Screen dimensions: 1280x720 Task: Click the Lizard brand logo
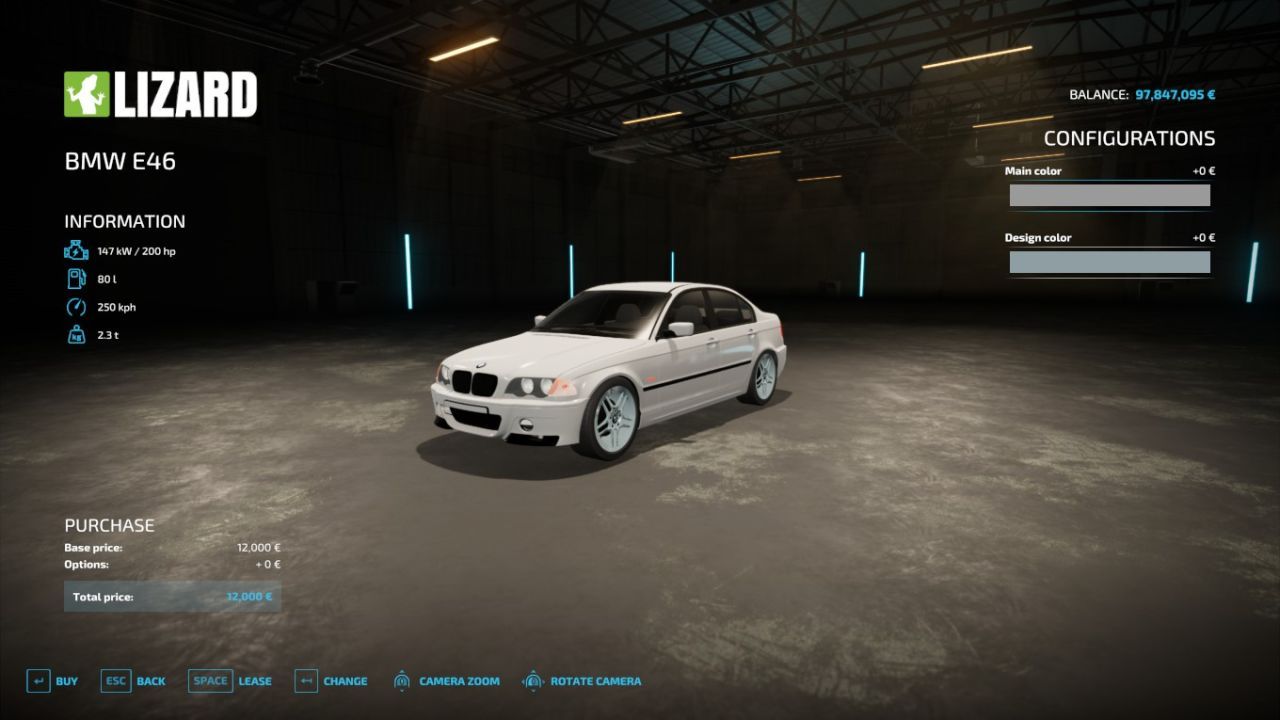tap(160, 94)
